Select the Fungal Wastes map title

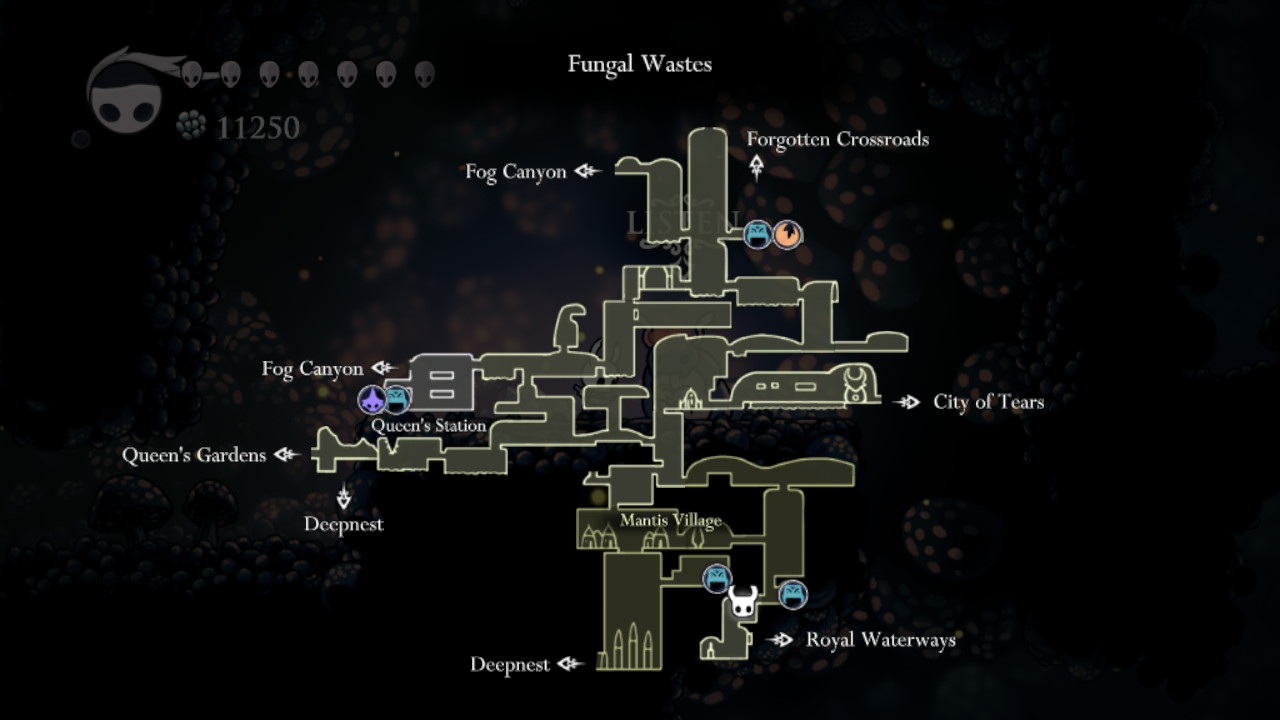639,64
